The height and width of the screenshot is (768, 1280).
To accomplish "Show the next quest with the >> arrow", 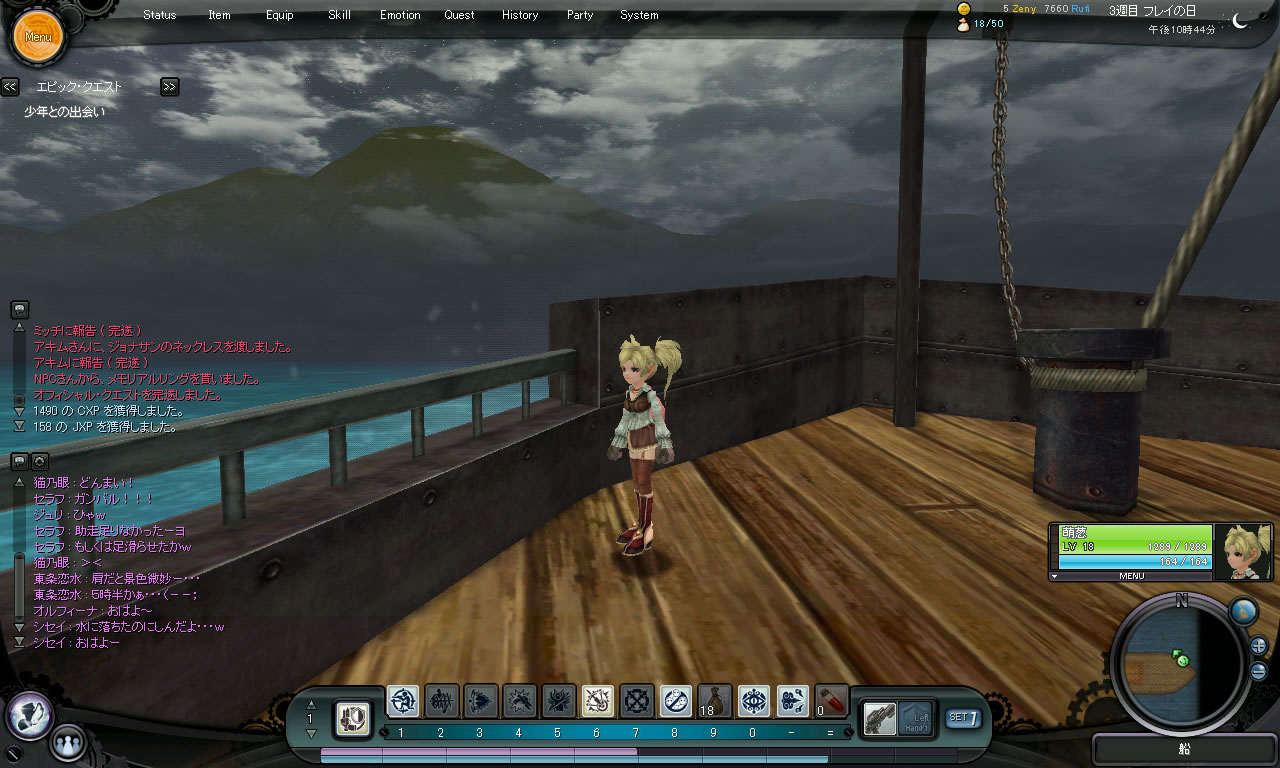I will click(x=169, y=87).
